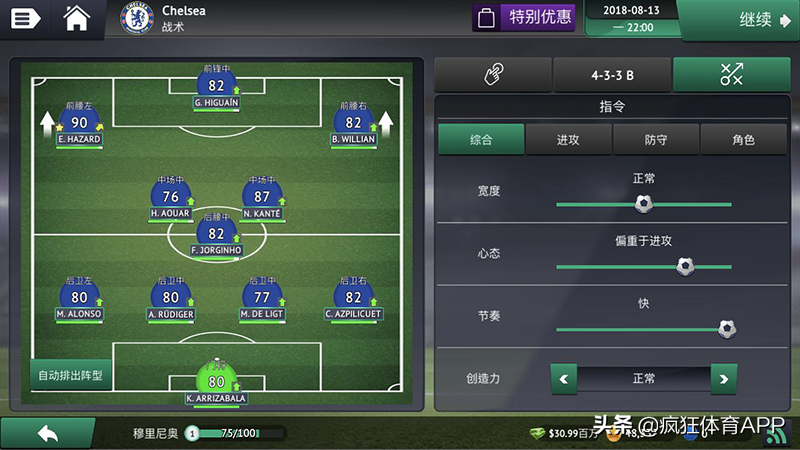
Task: Increase 创造力 creativity with right arrow
Action: pos(723,379)
